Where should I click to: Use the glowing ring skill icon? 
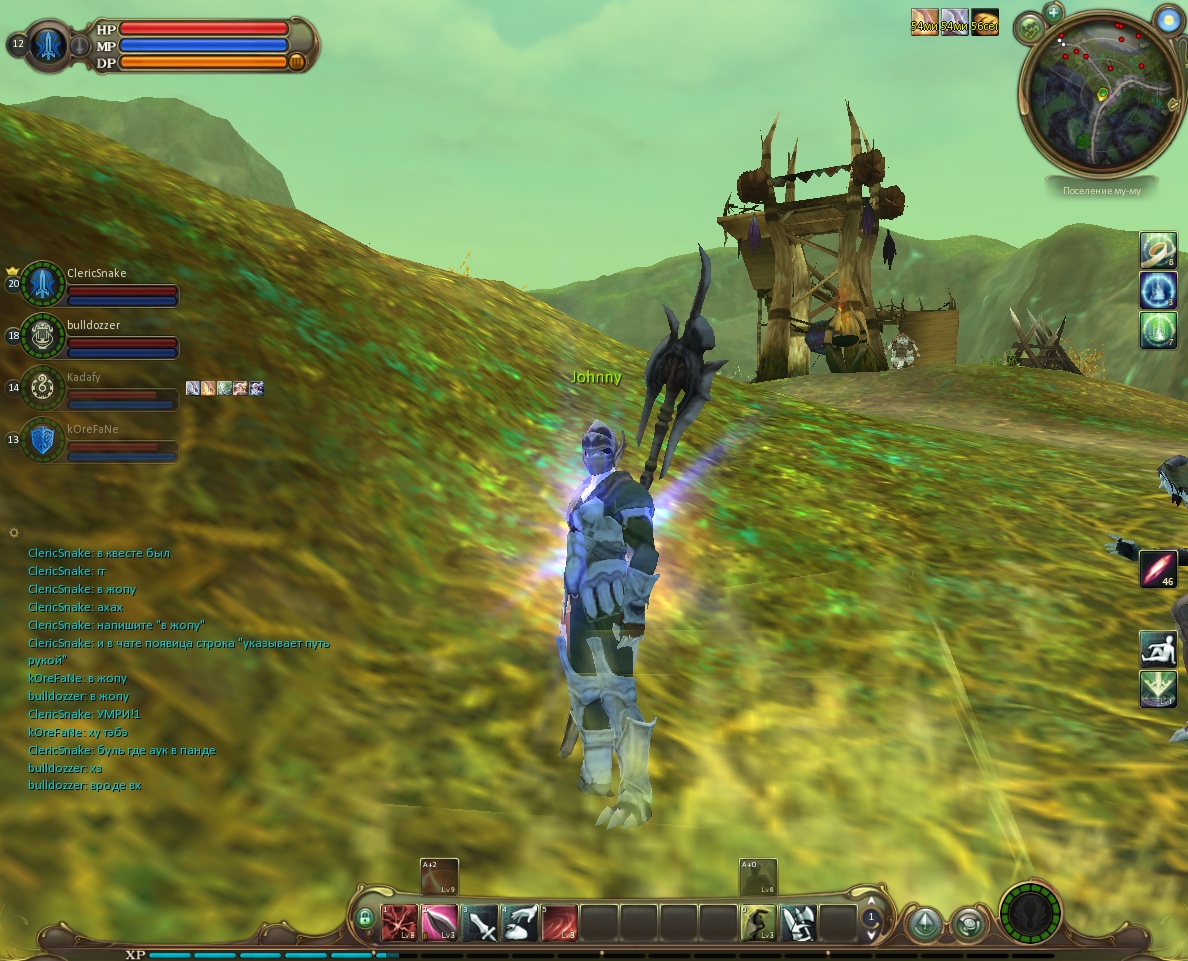pyautogui.click(x=1158, y=250)
